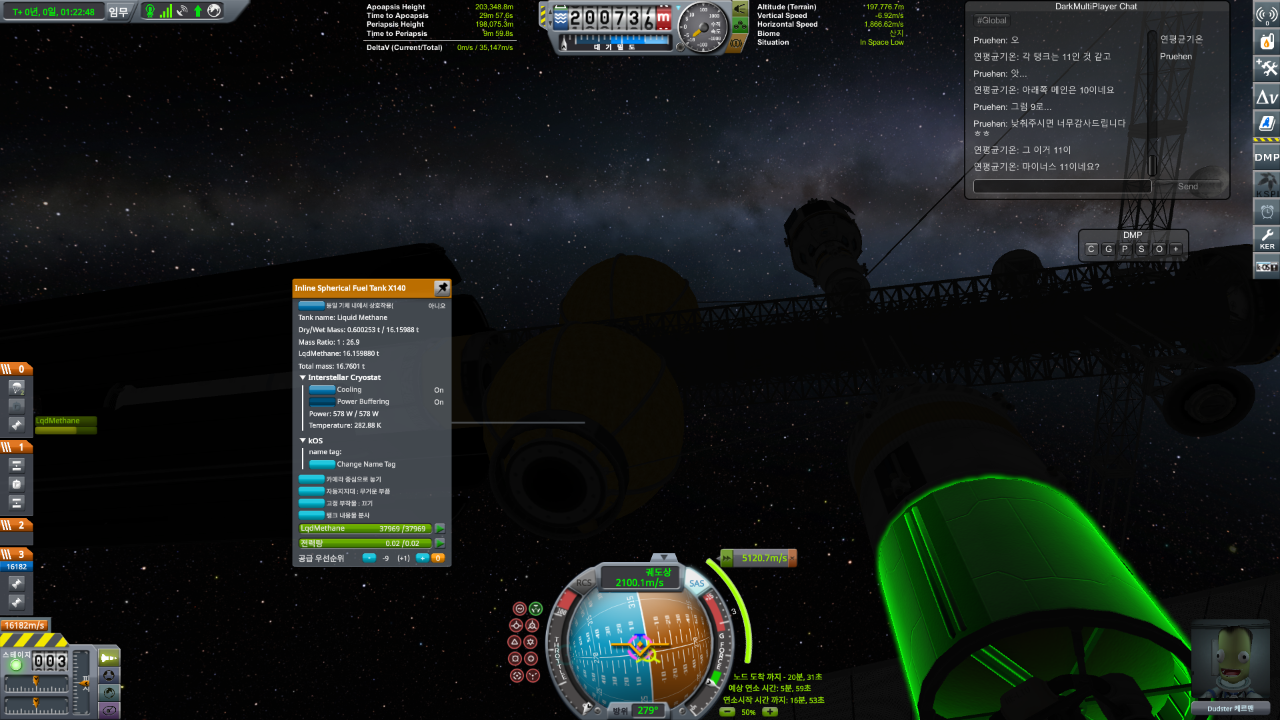The height and width of the screenshot is (720, 1280).
Task: Toggle LqdMethane resource flow arrow
Action: pos(439,528)
